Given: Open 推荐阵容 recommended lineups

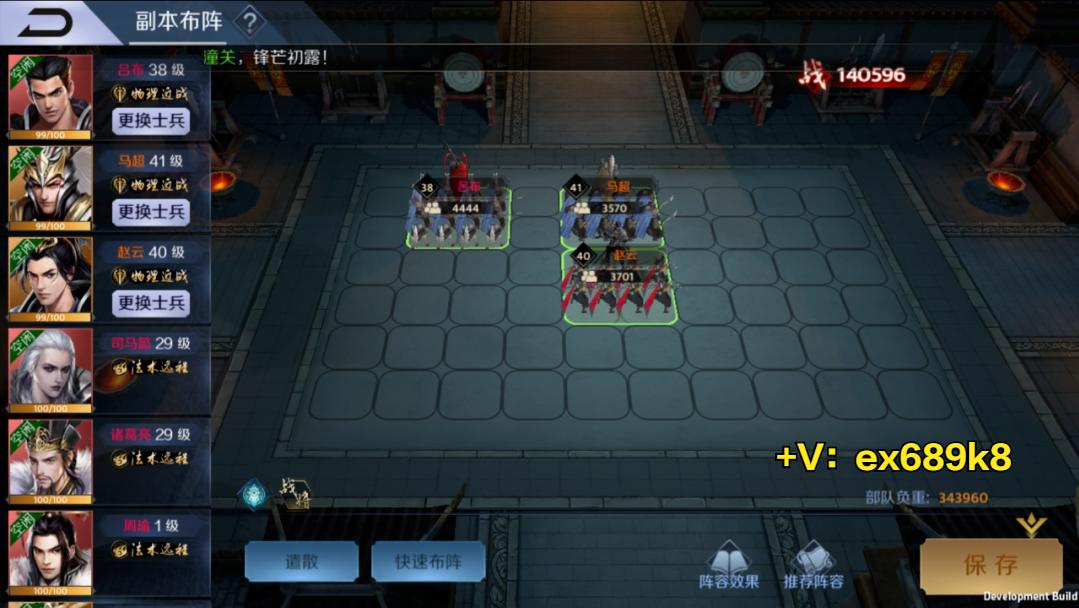Looking at the screenshot, I should 813,566.
